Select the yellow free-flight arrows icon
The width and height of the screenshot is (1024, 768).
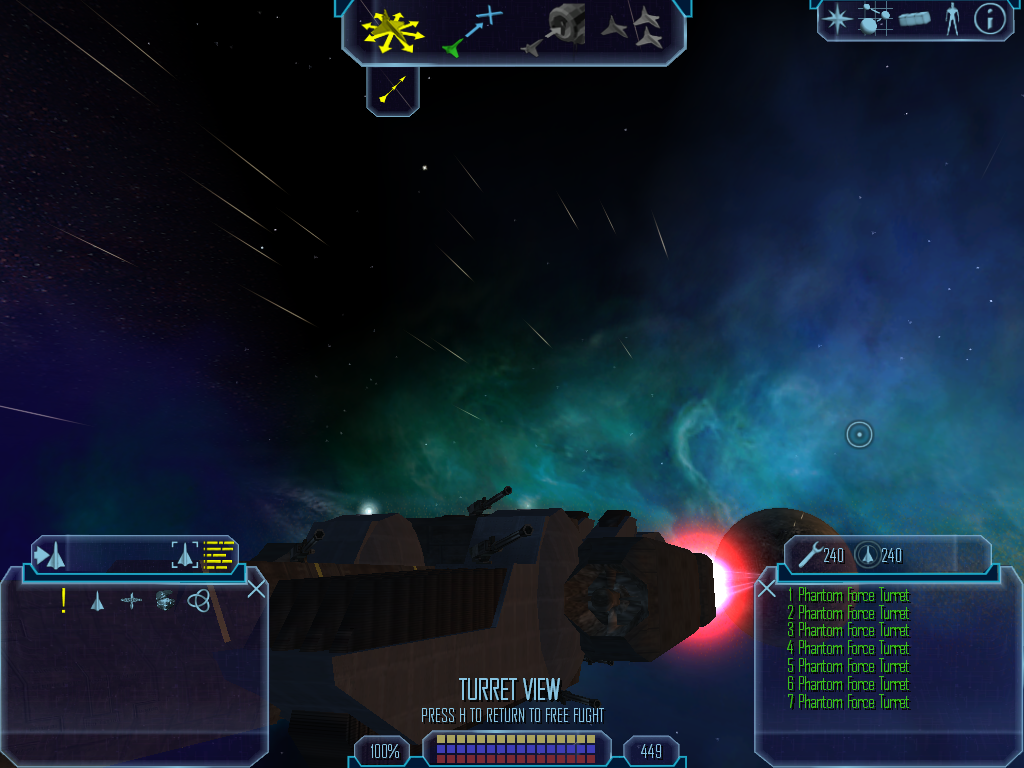393,29
